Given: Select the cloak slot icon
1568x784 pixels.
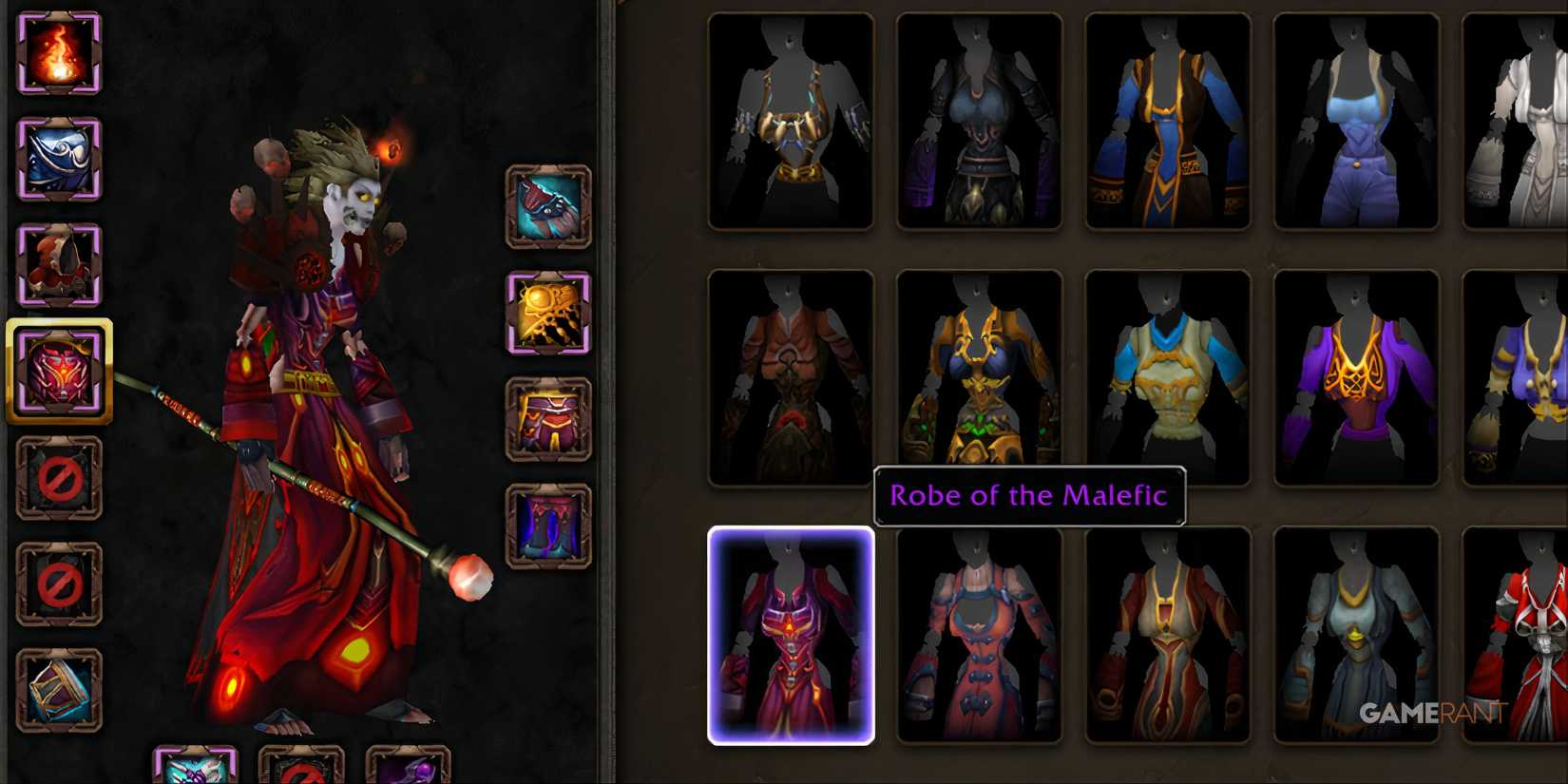Looking at the screenshot, I should pos(57,266).
